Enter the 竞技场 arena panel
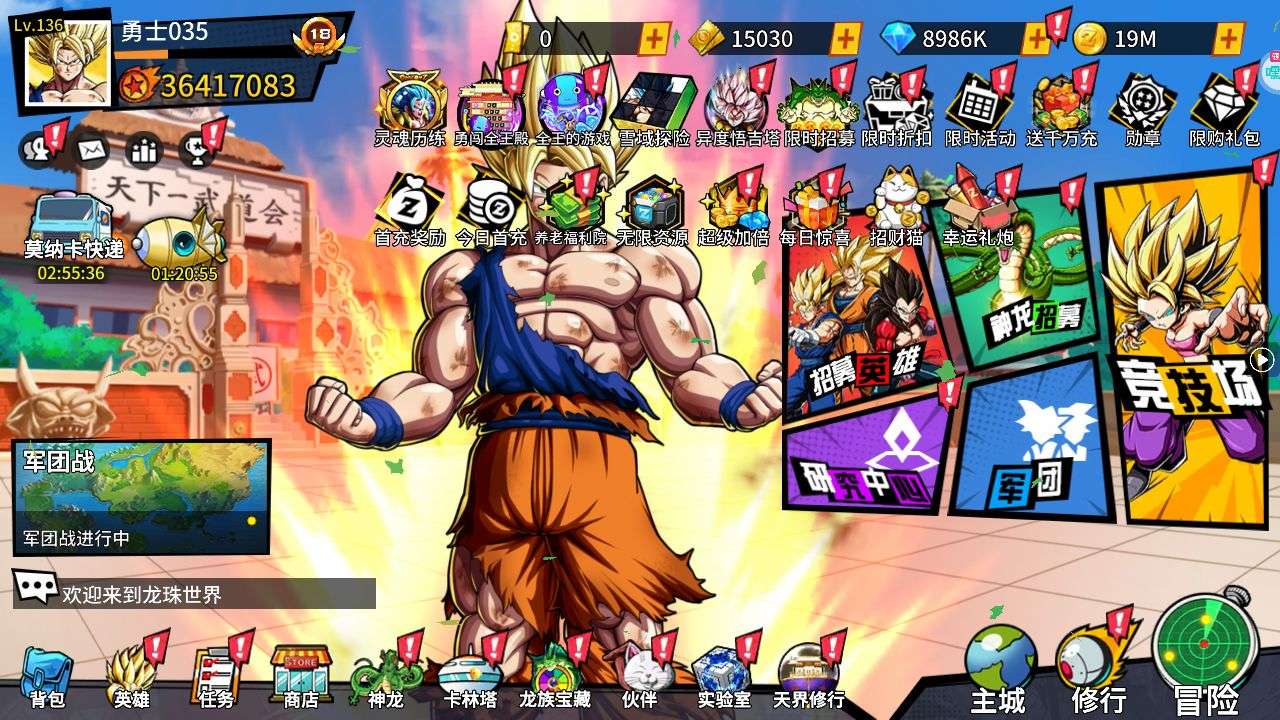This screenshot has height=720, width=1280. click(x=1180, y=350)
